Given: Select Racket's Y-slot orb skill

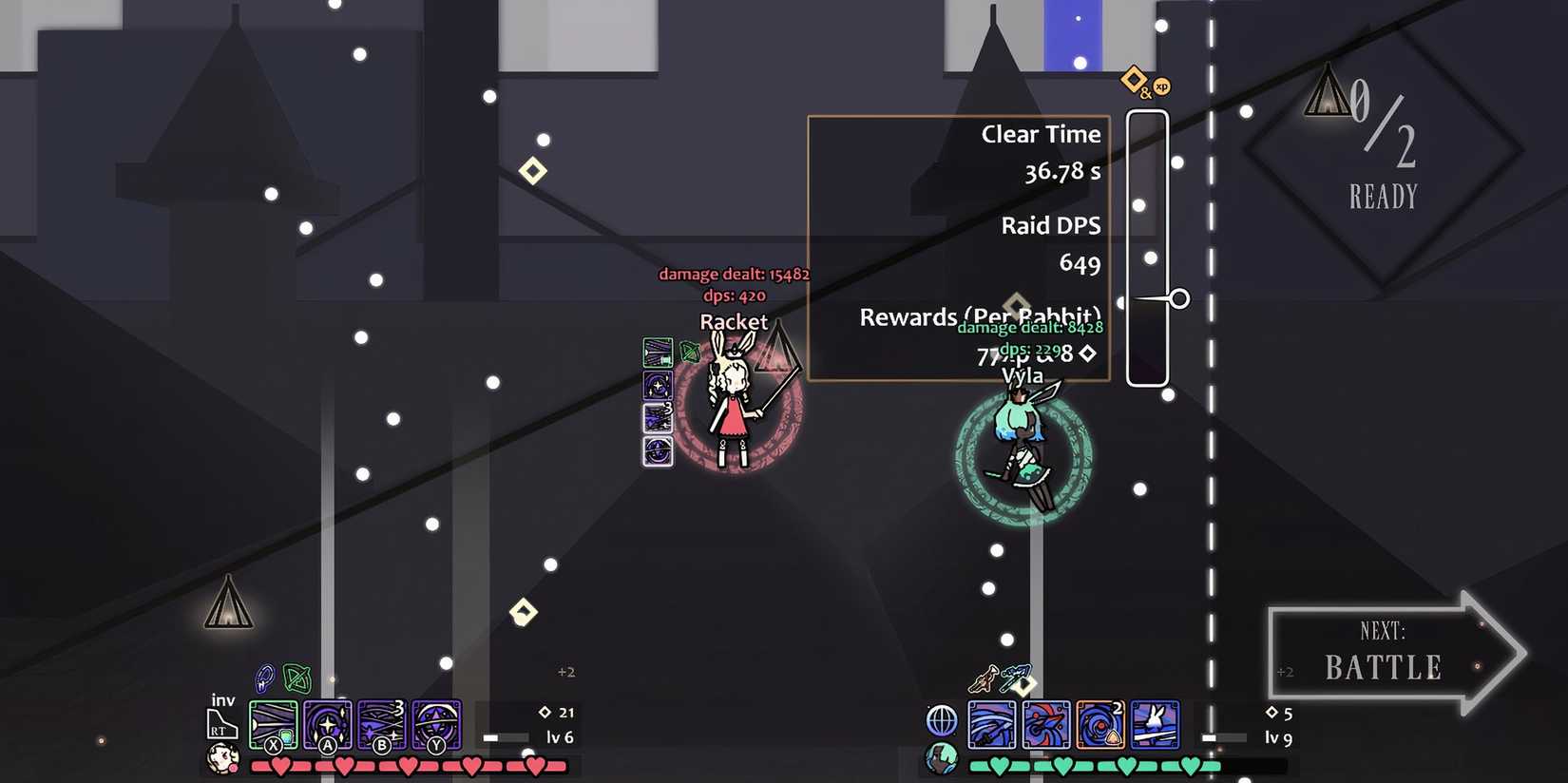Looking at the screenshot, I should point(437,724).
